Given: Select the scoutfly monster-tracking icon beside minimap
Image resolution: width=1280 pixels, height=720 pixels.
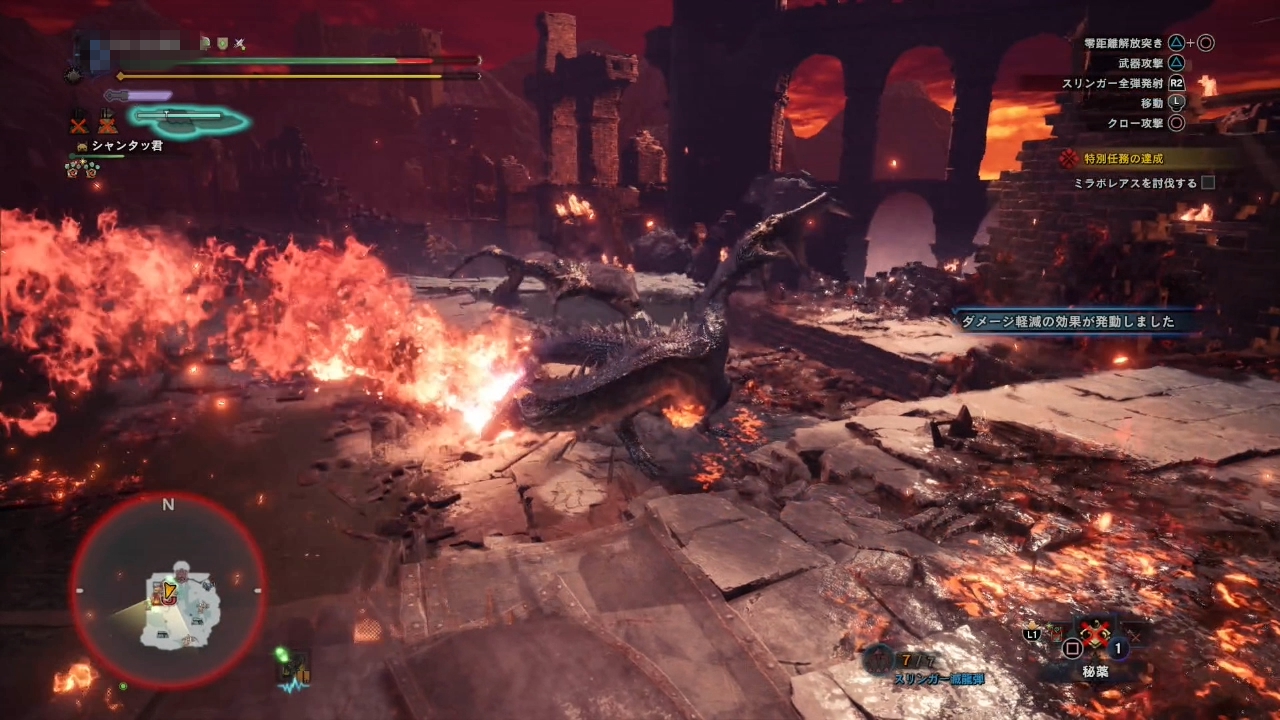Looking at the screenshot, I should click(x=293, y=670).
